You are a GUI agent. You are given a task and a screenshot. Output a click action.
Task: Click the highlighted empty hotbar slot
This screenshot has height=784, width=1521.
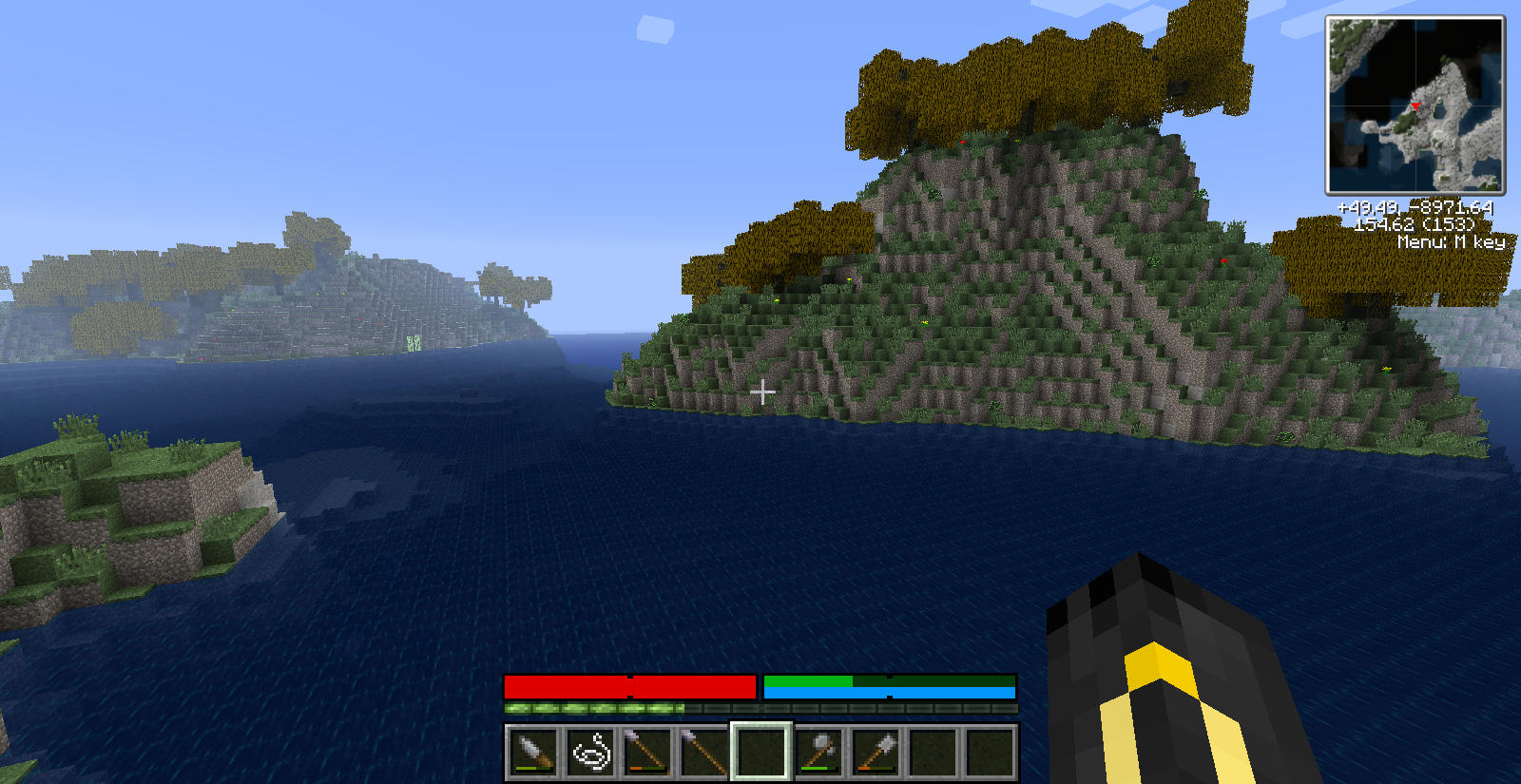coord(761,753)
